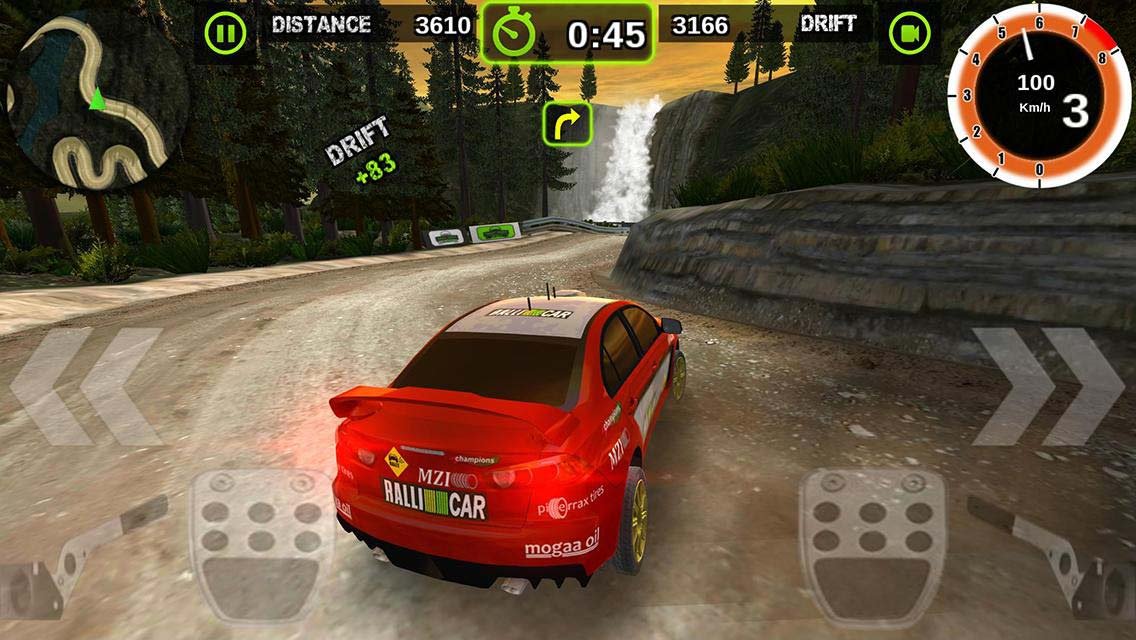
Task: Switch camera view with the camera icon
Action: click(x=909, y=34)
